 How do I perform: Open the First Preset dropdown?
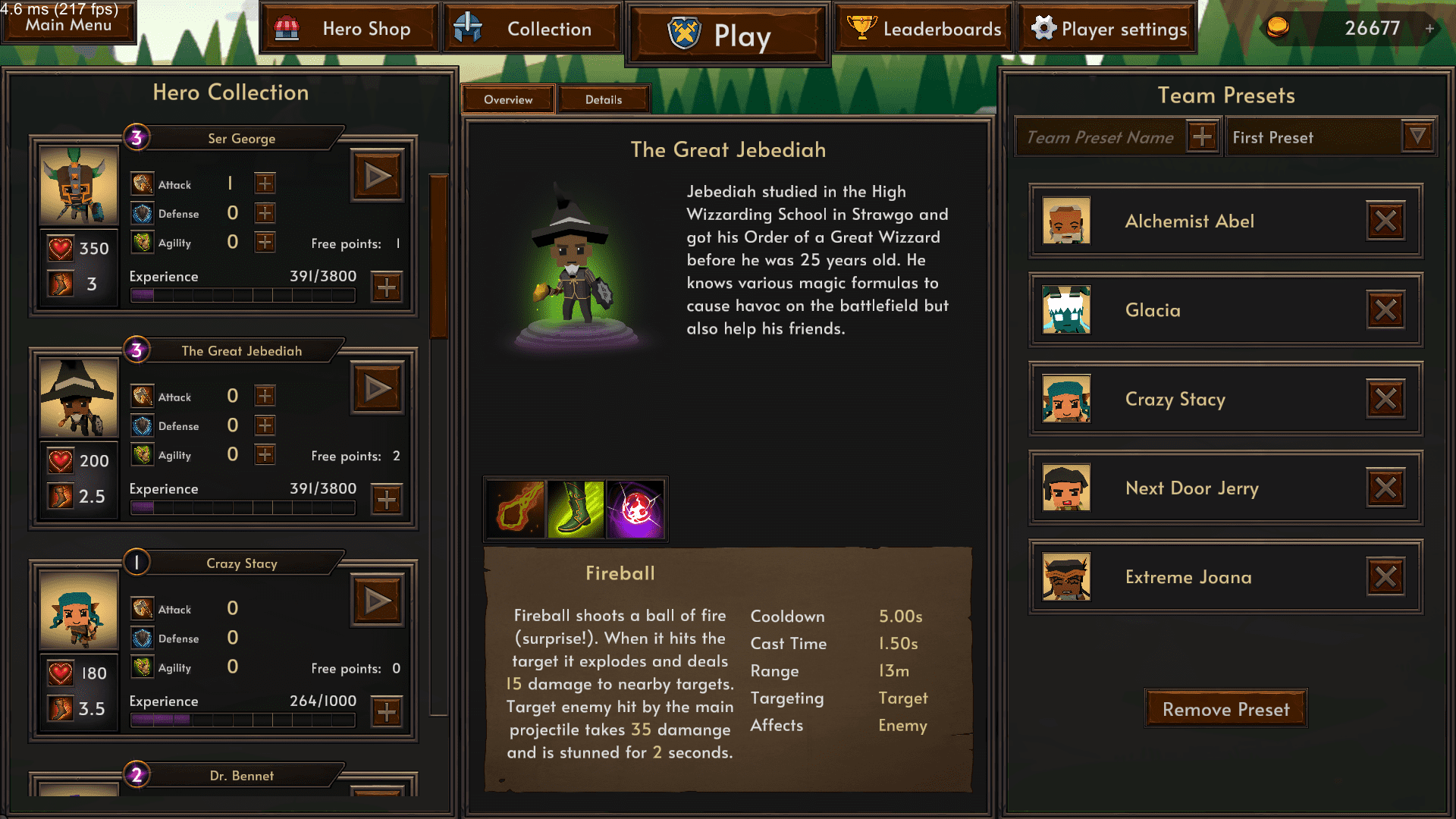coord(1417,137)
